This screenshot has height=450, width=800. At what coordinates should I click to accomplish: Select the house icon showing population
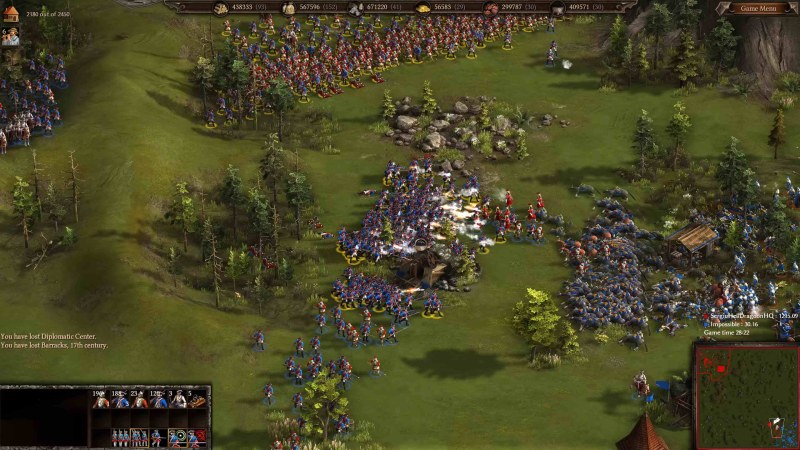(10, 13)
